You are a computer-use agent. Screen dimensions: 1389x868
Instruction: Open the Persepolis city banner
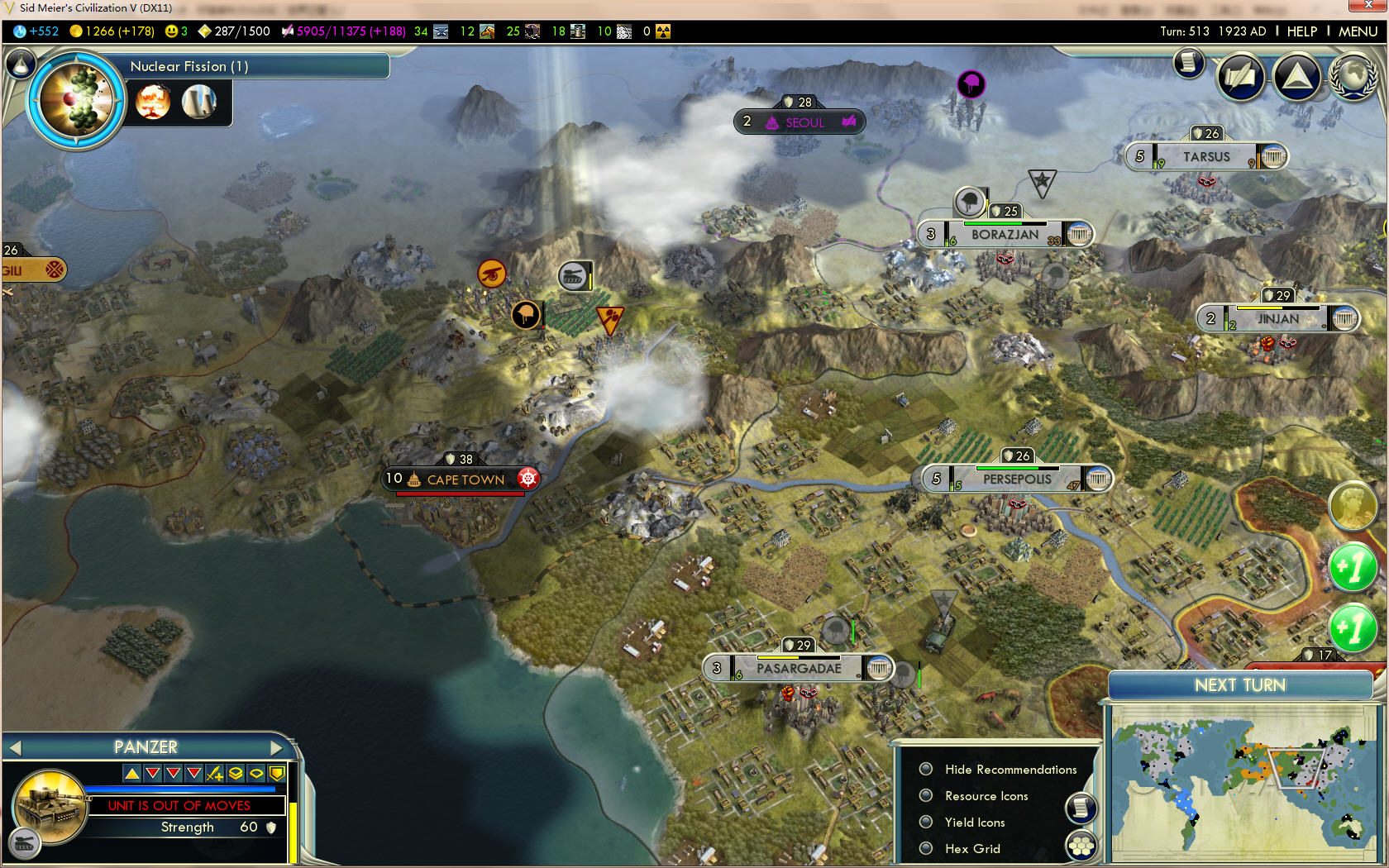click(x=1017, y=479)
